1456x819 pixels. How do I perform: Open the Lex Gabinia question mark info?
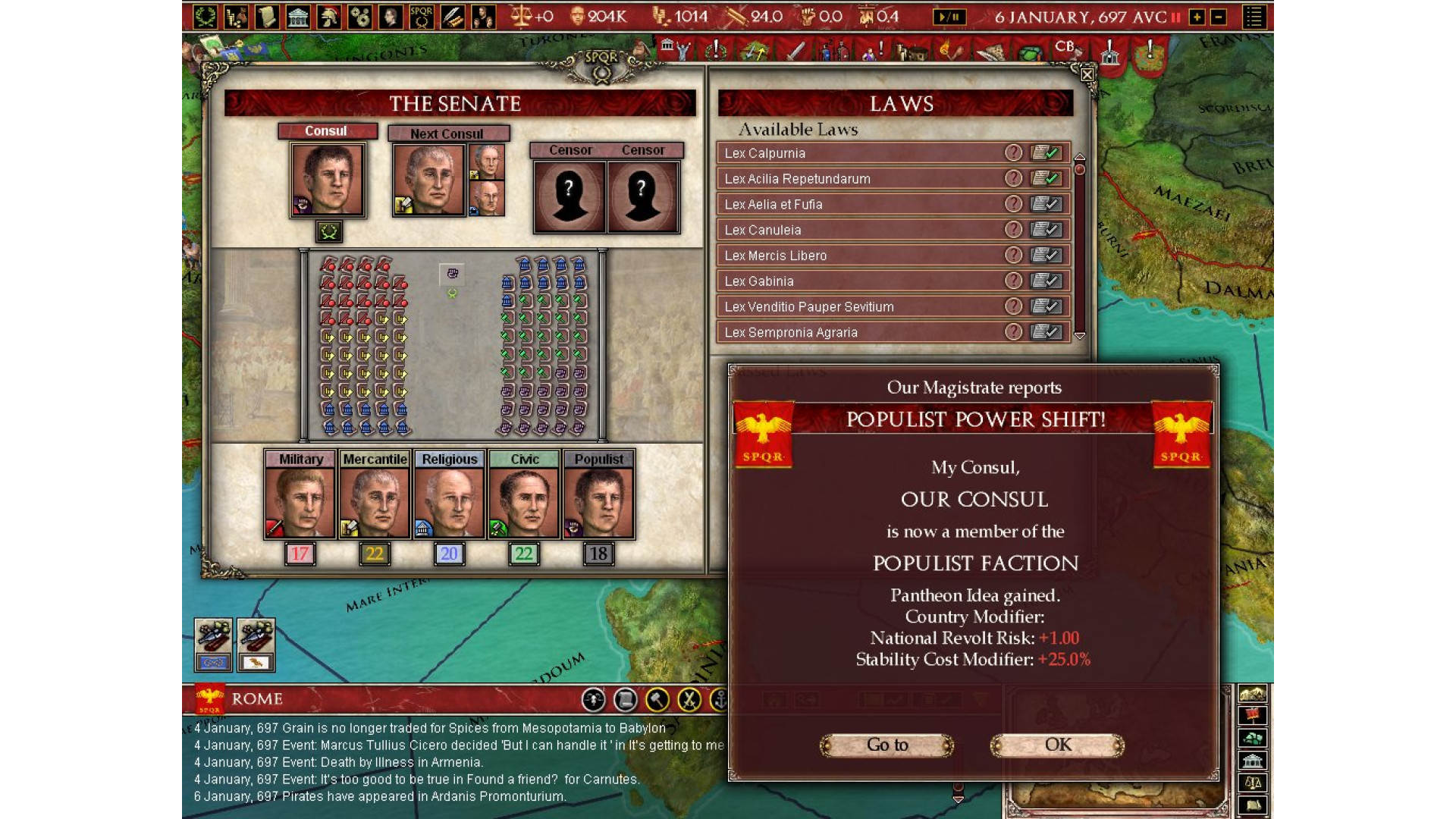pos(1013,281)
